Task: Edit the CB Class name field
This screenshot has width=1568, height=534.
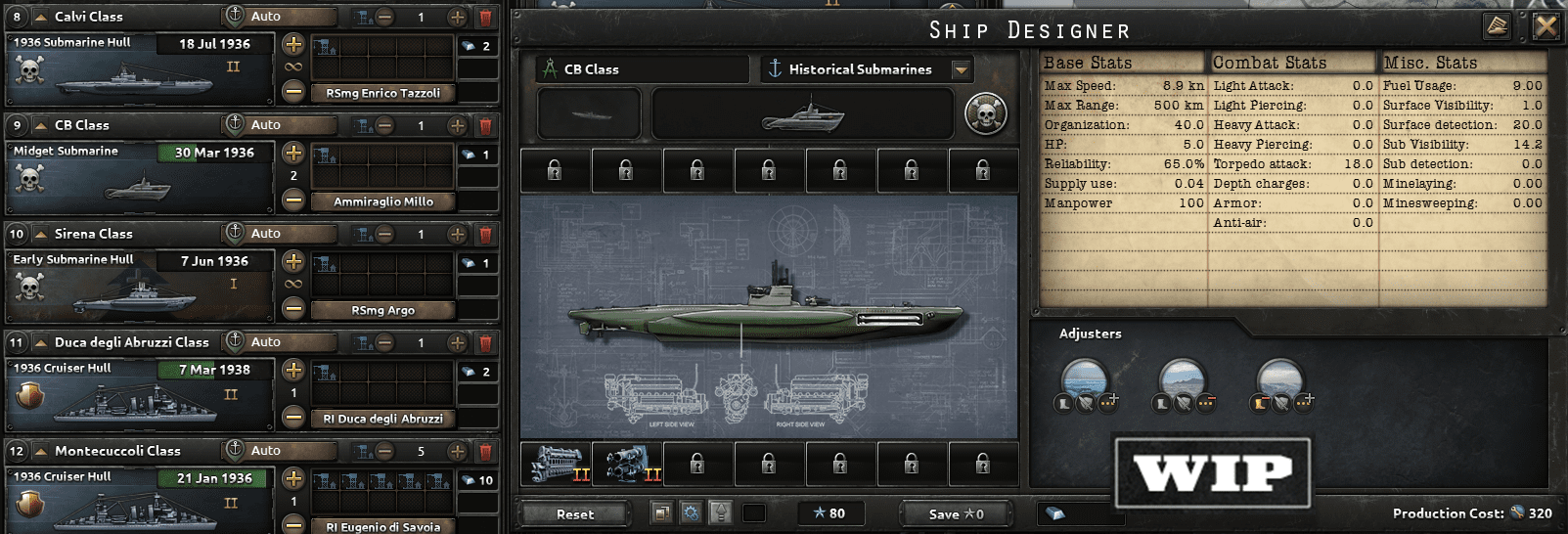Action: 642,69
